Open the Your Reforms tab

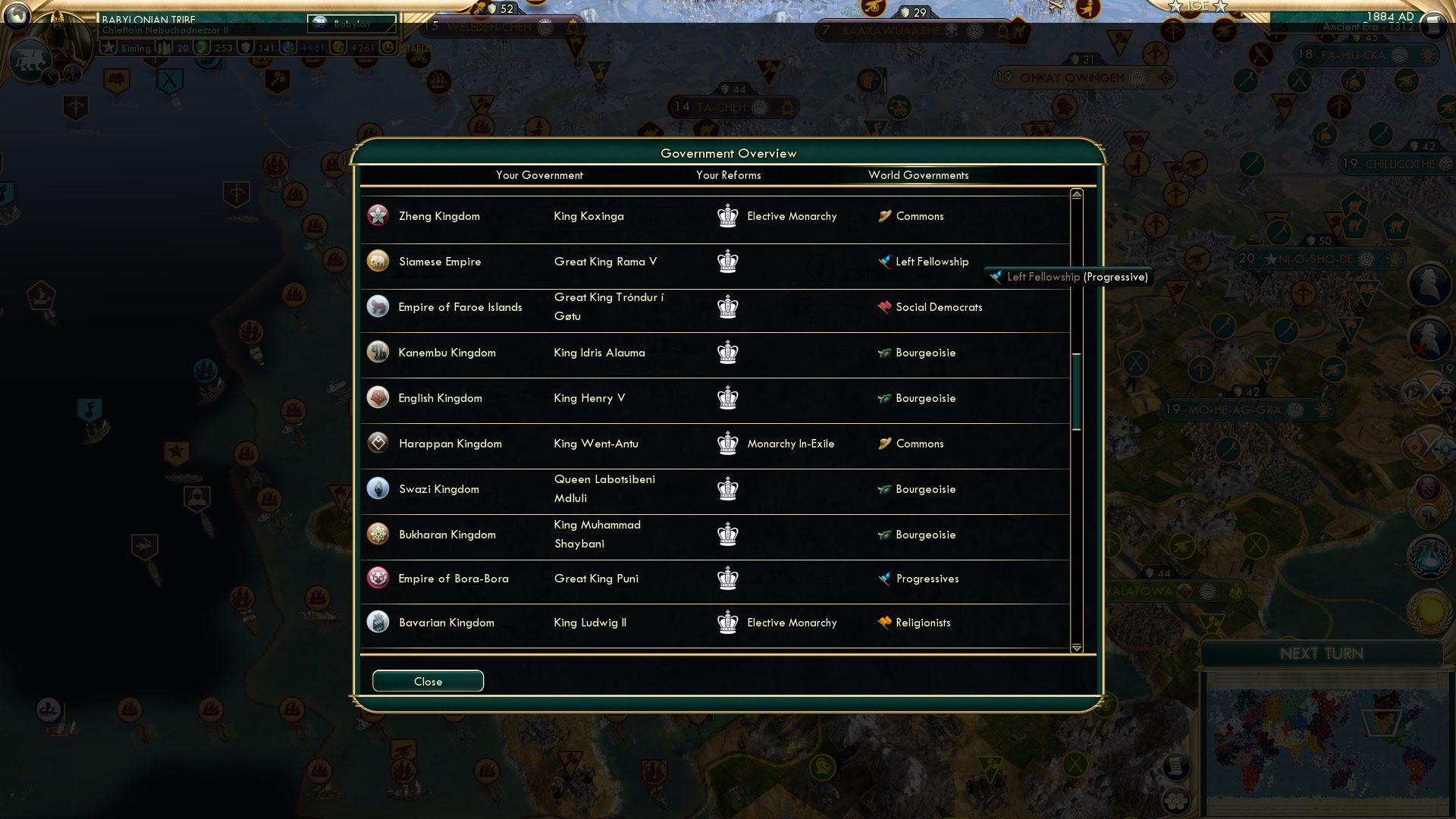(729, 175)
